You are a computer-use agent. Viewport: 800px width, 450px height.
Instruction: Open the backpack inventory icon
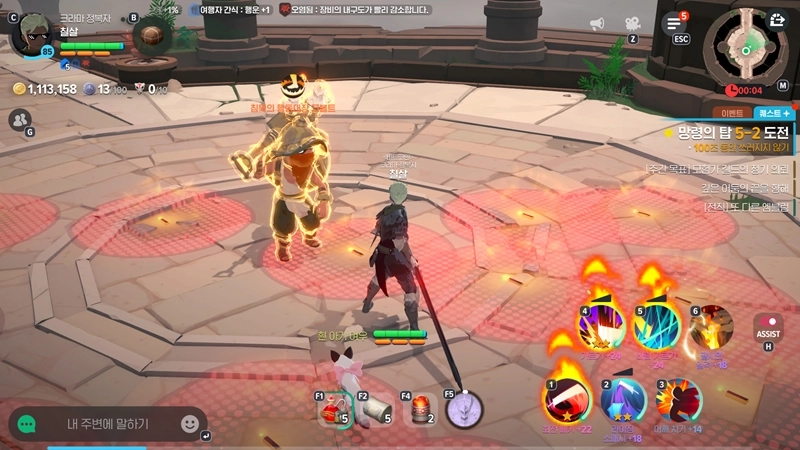153,37
